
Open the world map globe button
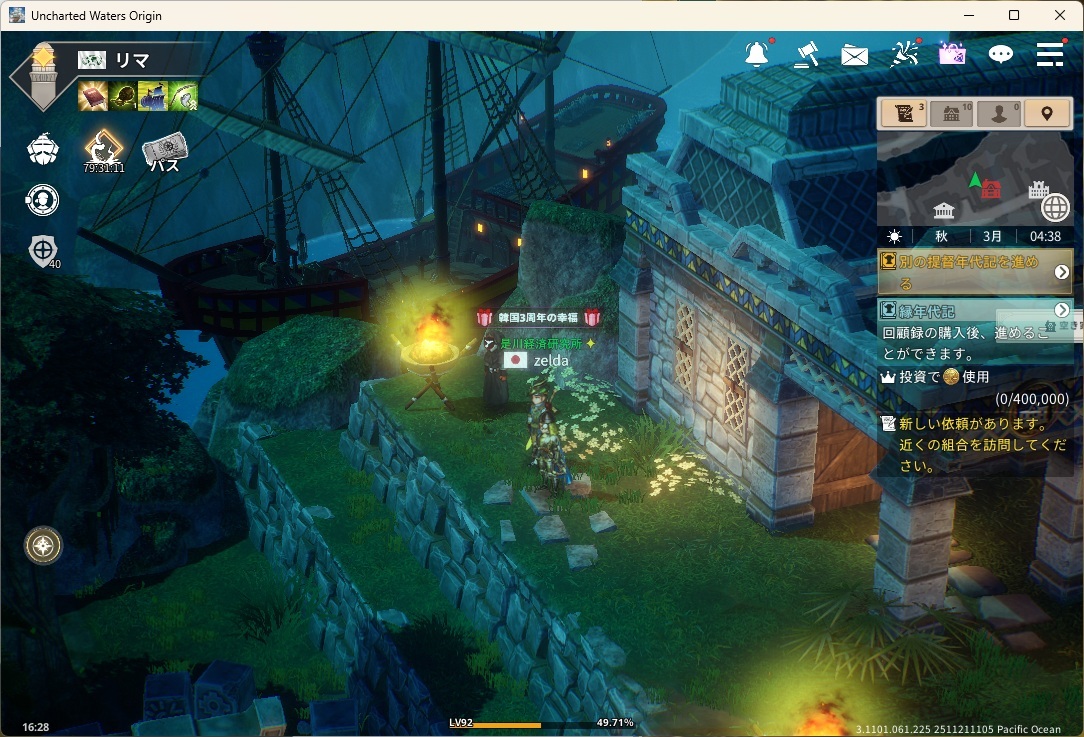(x=1055, y=207)
